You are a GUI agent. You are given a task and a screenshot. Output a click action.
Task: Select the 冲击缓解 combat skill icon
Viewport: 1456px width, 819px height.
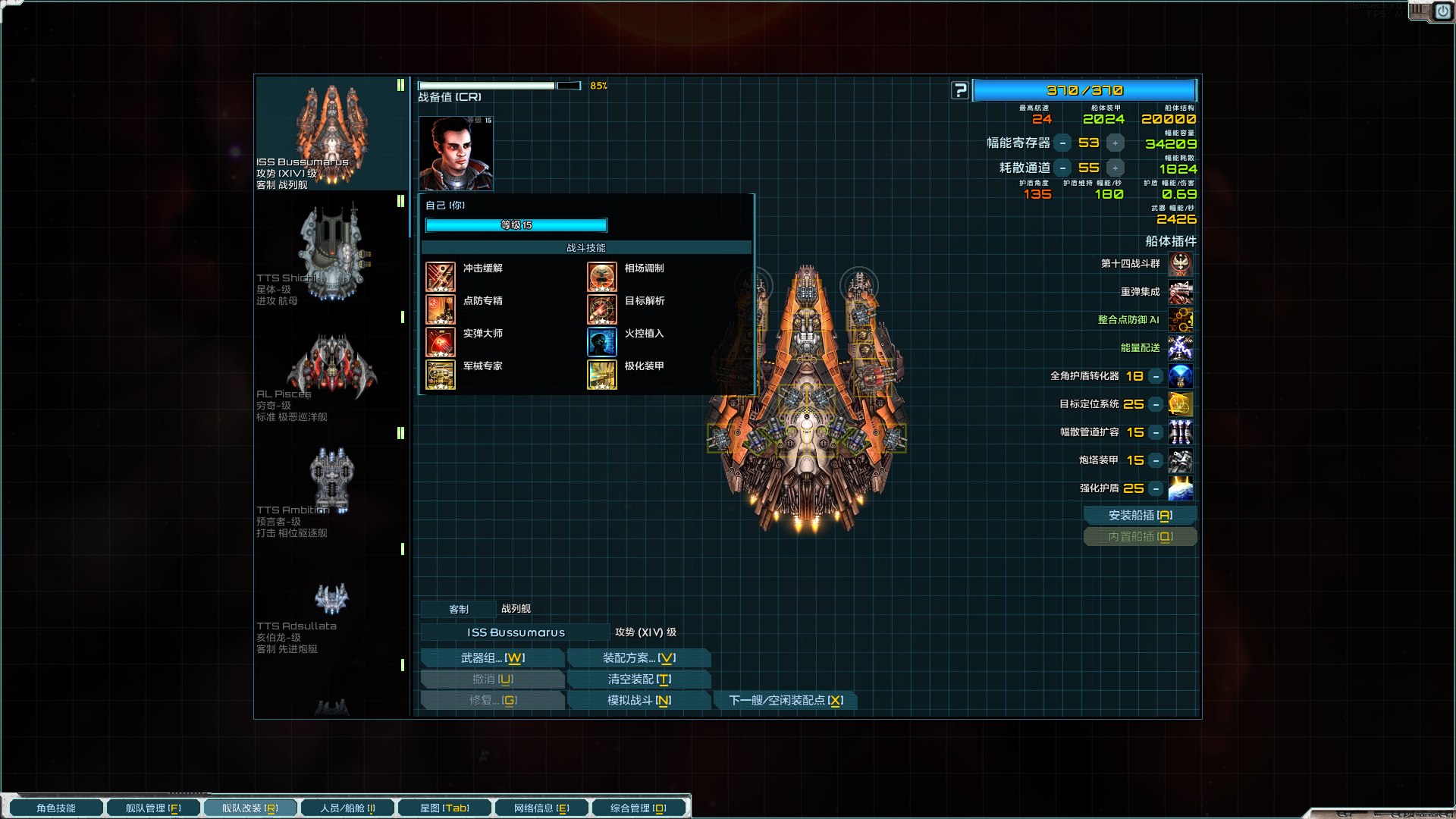pyautogui.click(x=441, y=278)
